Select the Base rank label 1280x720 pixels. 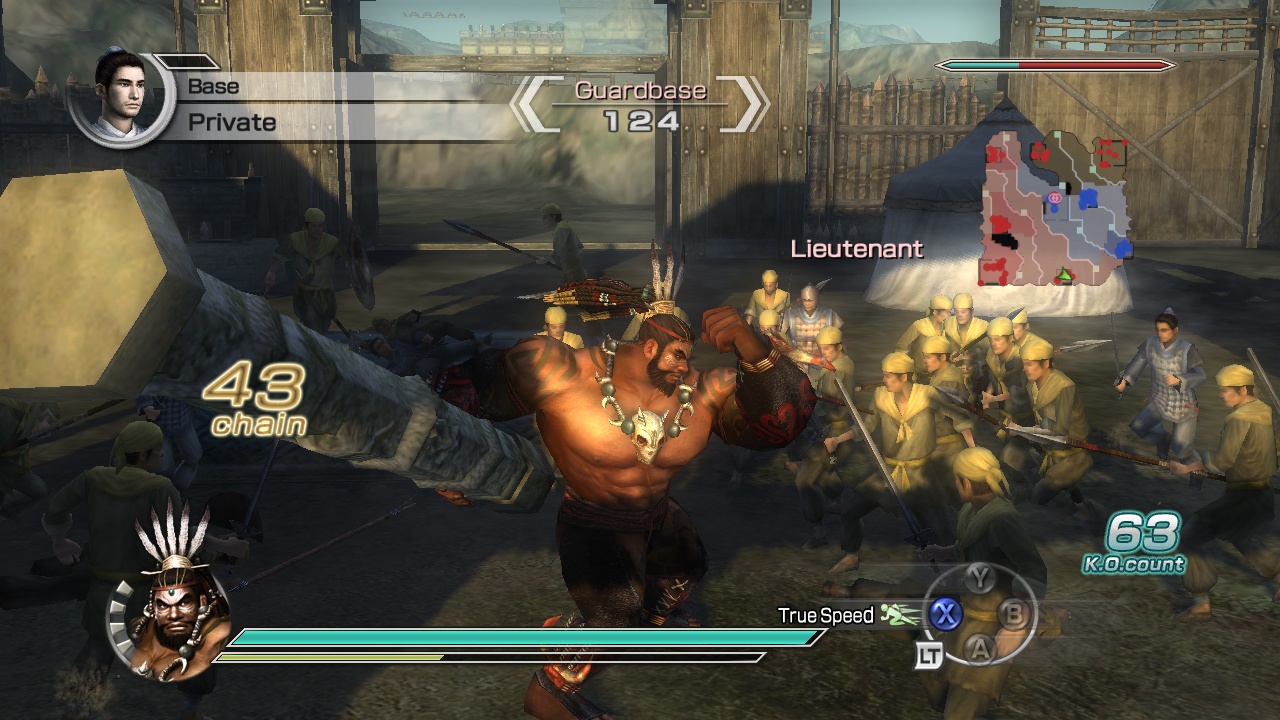point(213,86)
